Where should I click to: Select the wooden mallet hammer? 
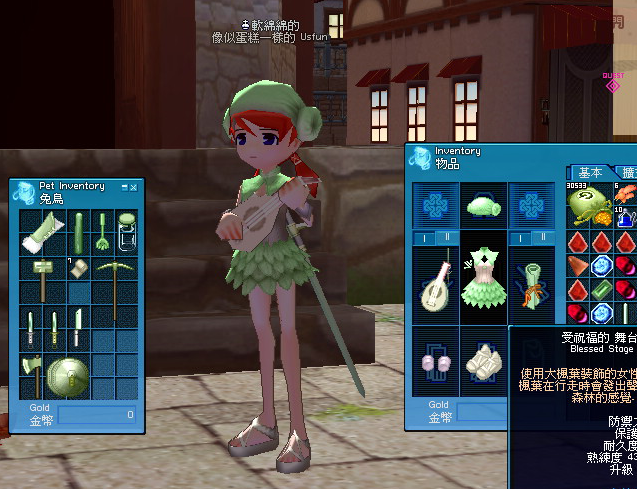tap(44, 274)
